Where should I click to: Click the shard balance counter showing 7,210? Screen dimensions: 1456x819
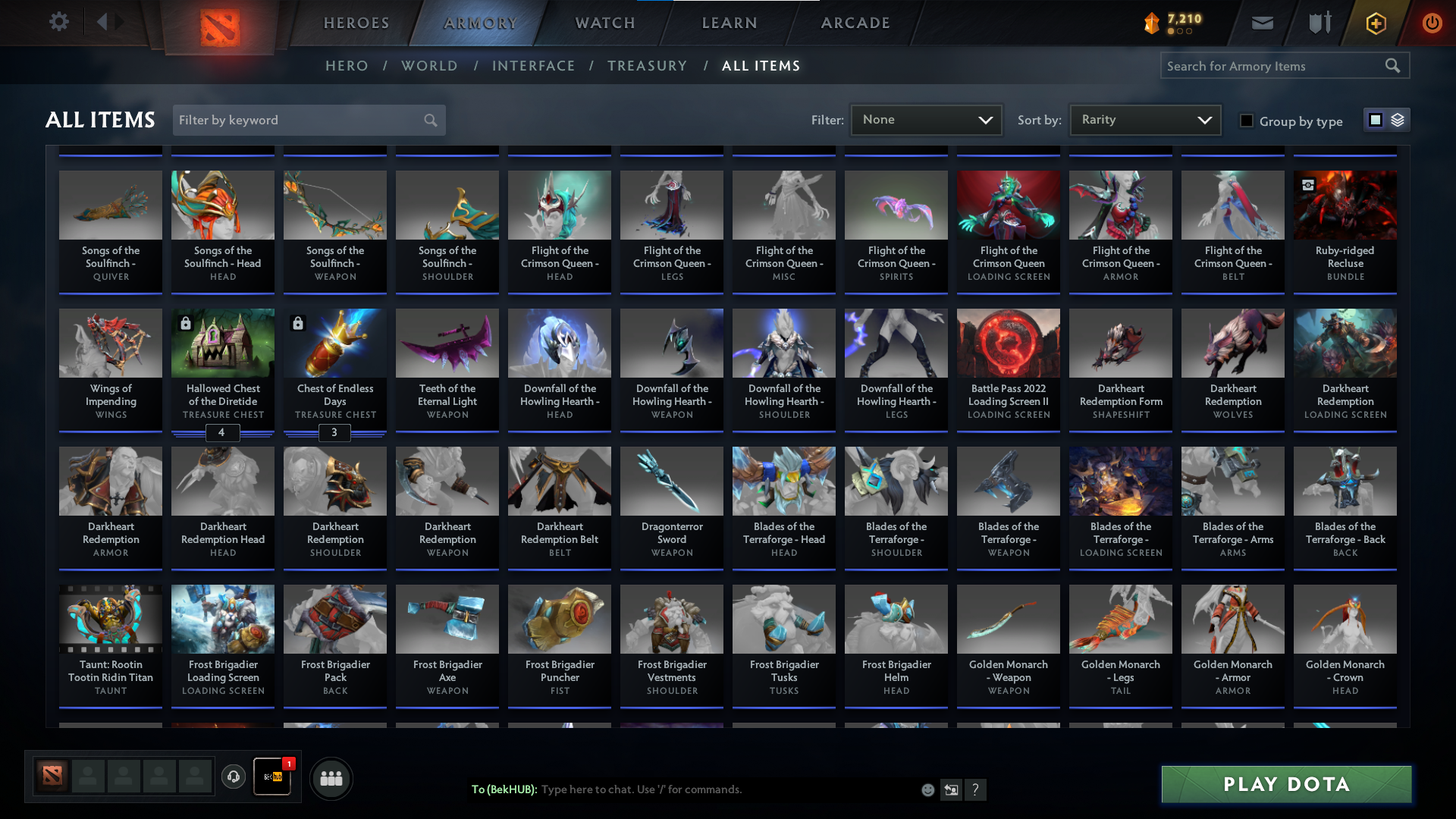1171,23
